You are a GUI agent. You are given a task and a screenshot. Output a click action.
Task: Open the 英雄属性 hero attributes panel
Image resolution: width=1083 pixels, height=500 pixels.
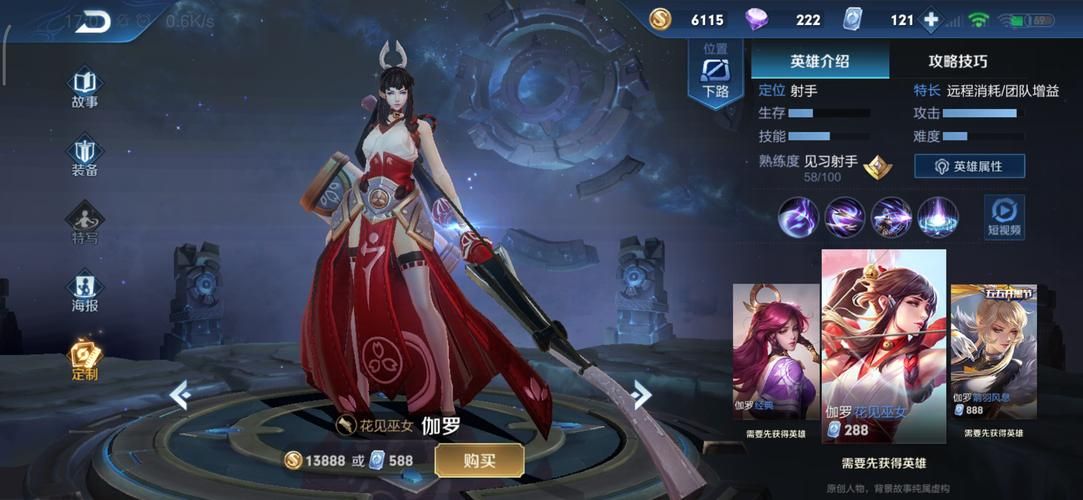pos(969,166)
